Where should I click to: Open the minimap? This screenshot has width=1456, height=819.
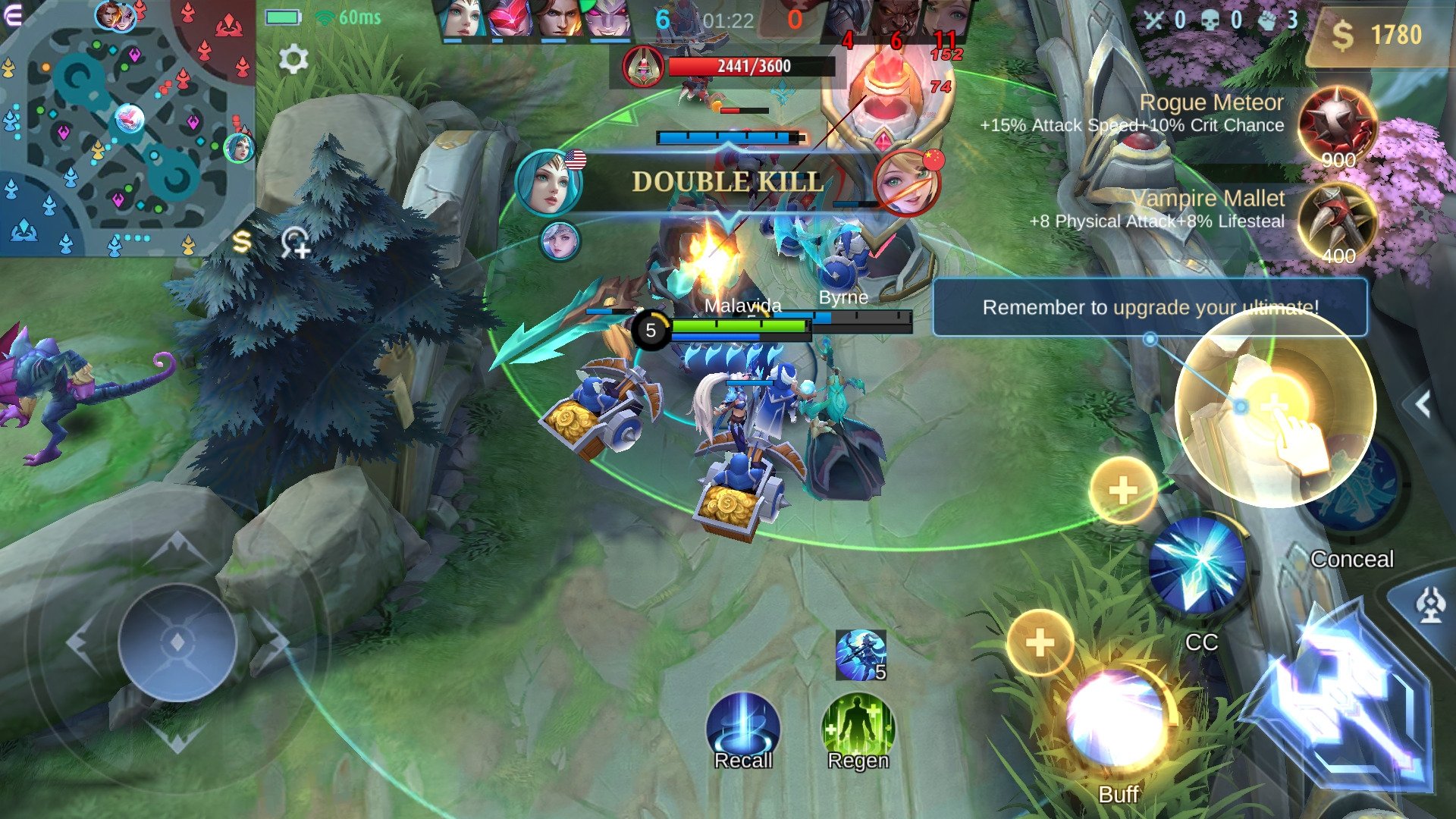(125, 129)
